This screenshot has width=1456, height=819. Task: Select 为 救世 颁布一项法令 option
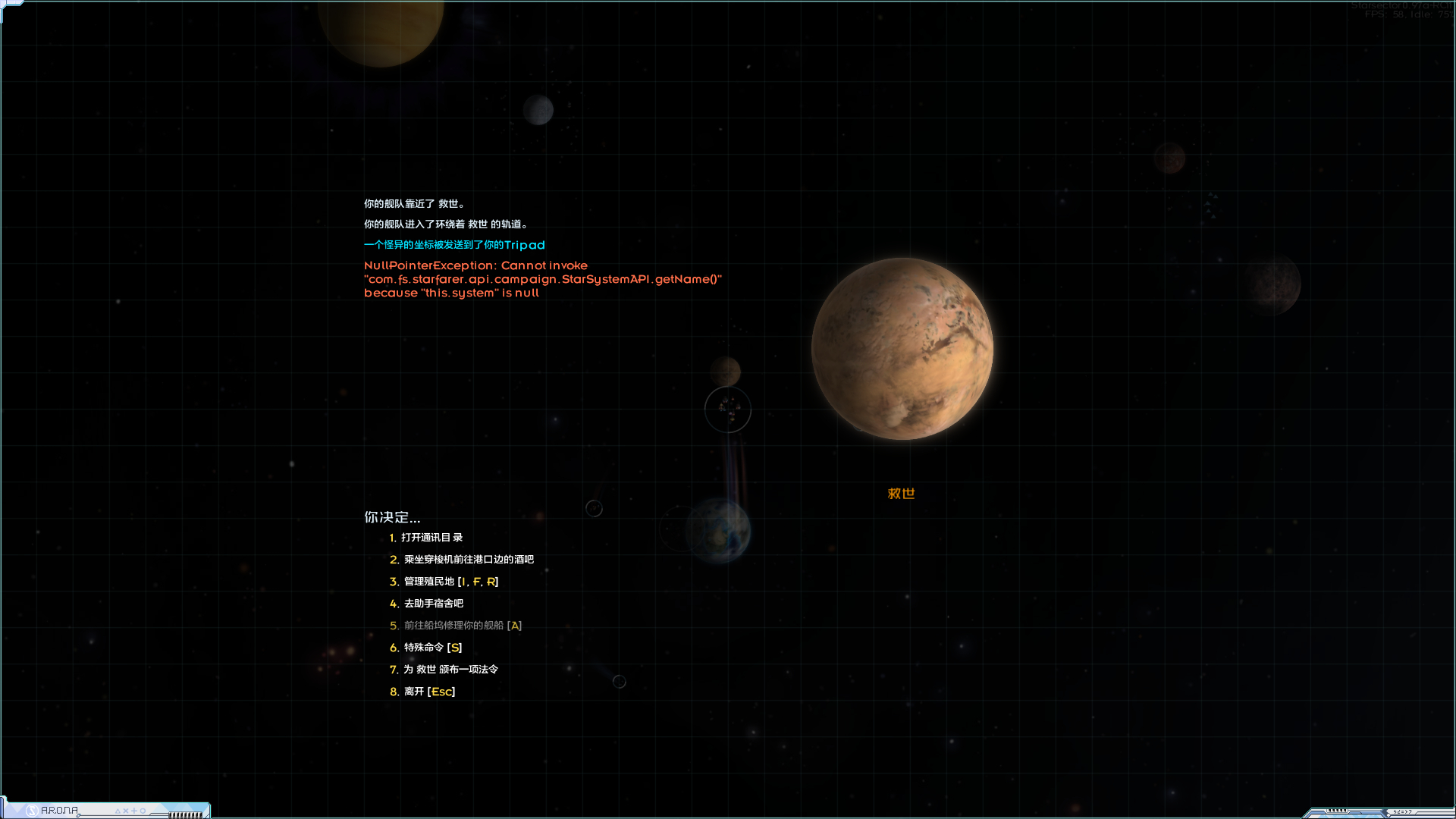(450, 670)
